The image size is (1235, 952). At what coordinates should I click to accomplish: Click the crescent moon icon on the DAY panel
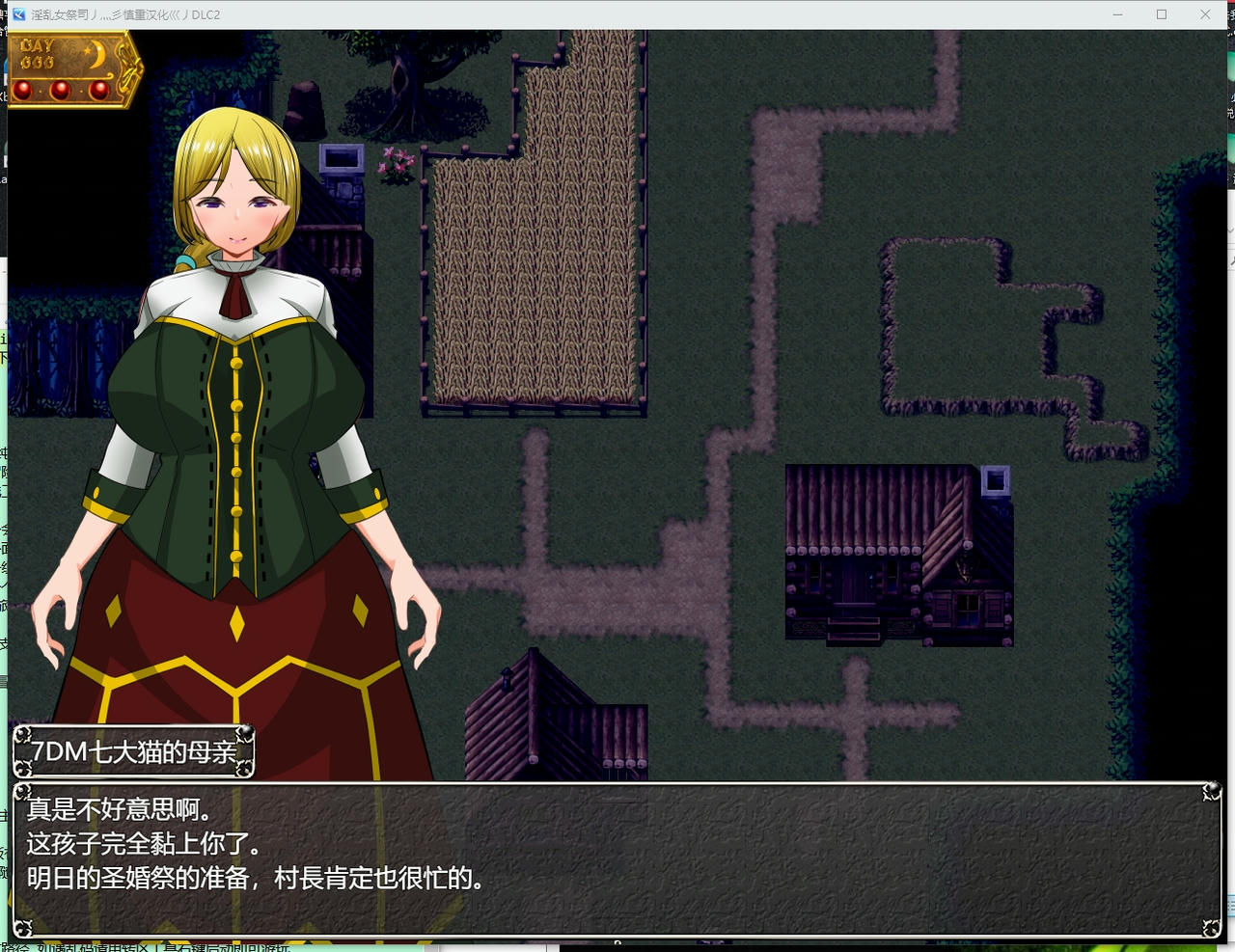(98, 53)
